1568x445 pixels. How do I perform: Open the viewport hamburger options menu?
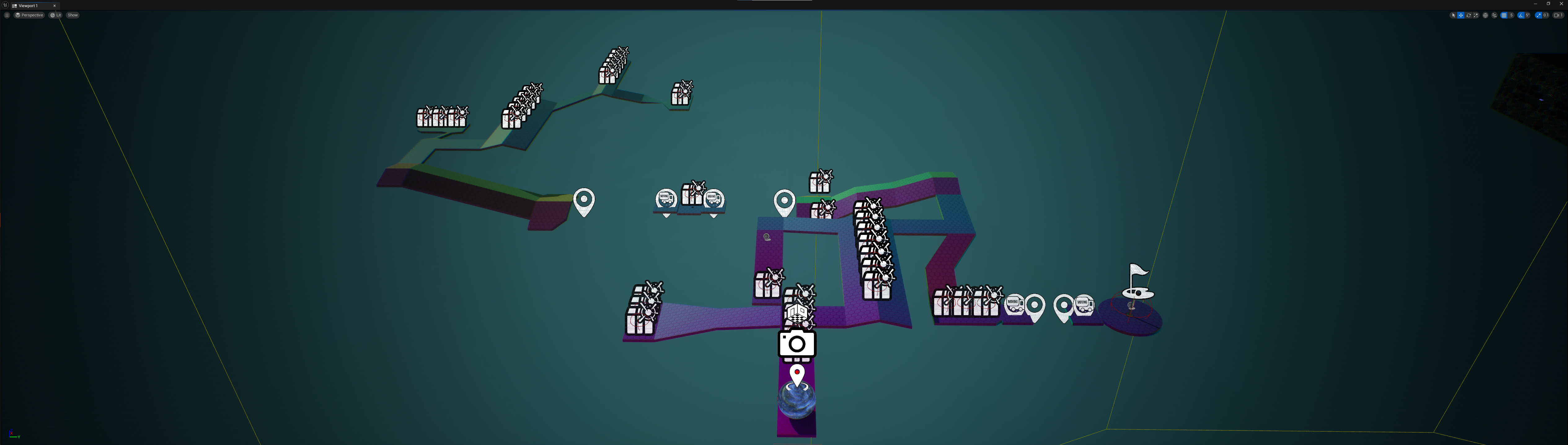tap(7, 15)
